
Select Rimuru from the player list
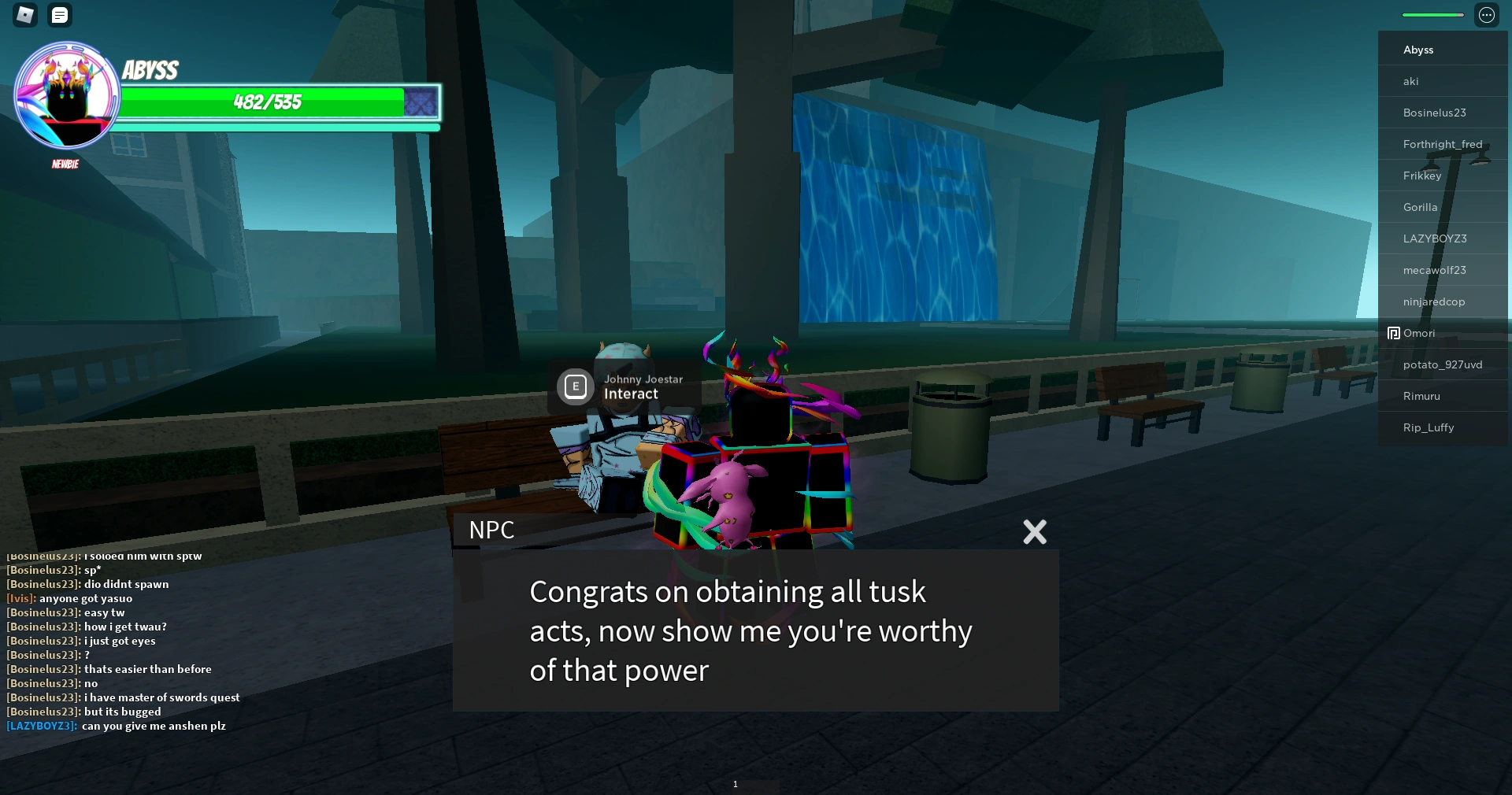click(1421, 396)
